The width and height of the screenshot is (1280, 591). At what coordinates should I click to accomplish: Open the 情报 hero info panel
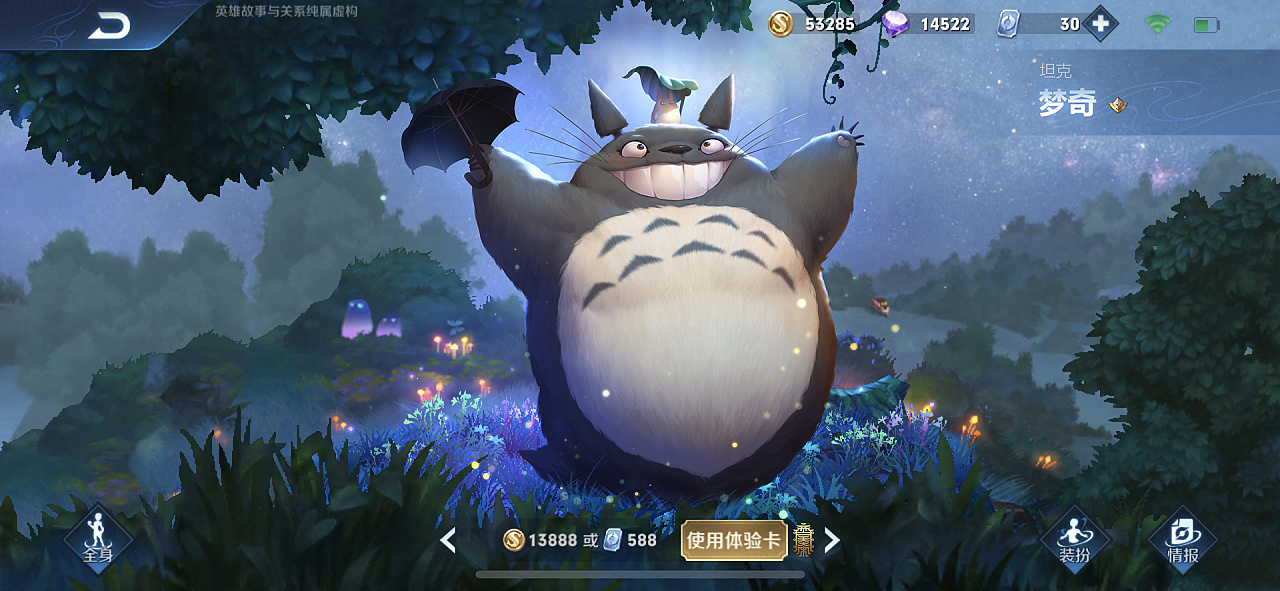1183,541
